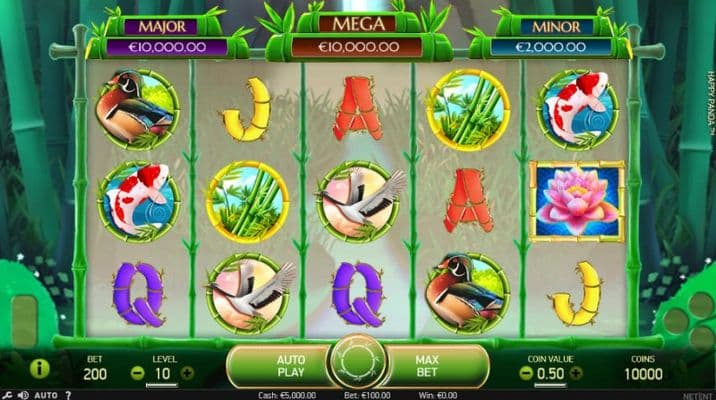716x400 pixels.
Task: Toggle the sound speaker icon
Action: point(22,395)
